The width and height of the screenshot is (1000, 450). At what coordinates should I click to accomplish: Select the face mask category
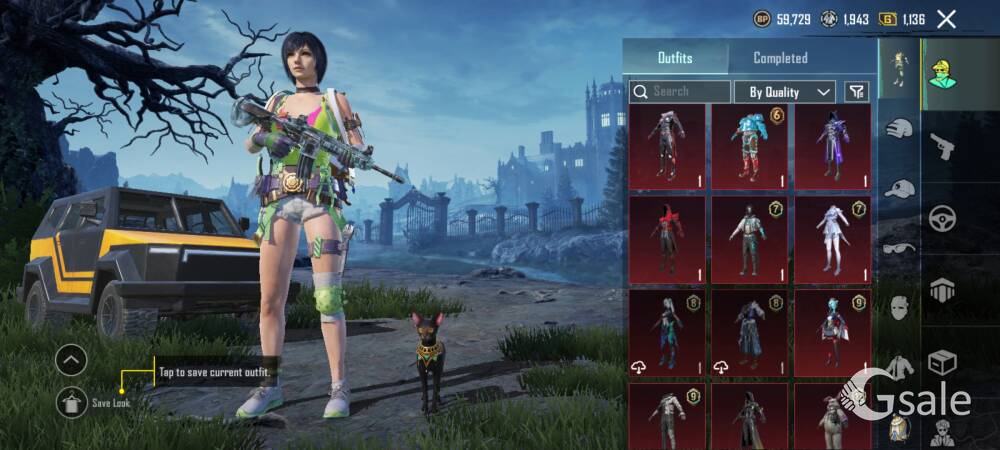(x=899, y=306)
